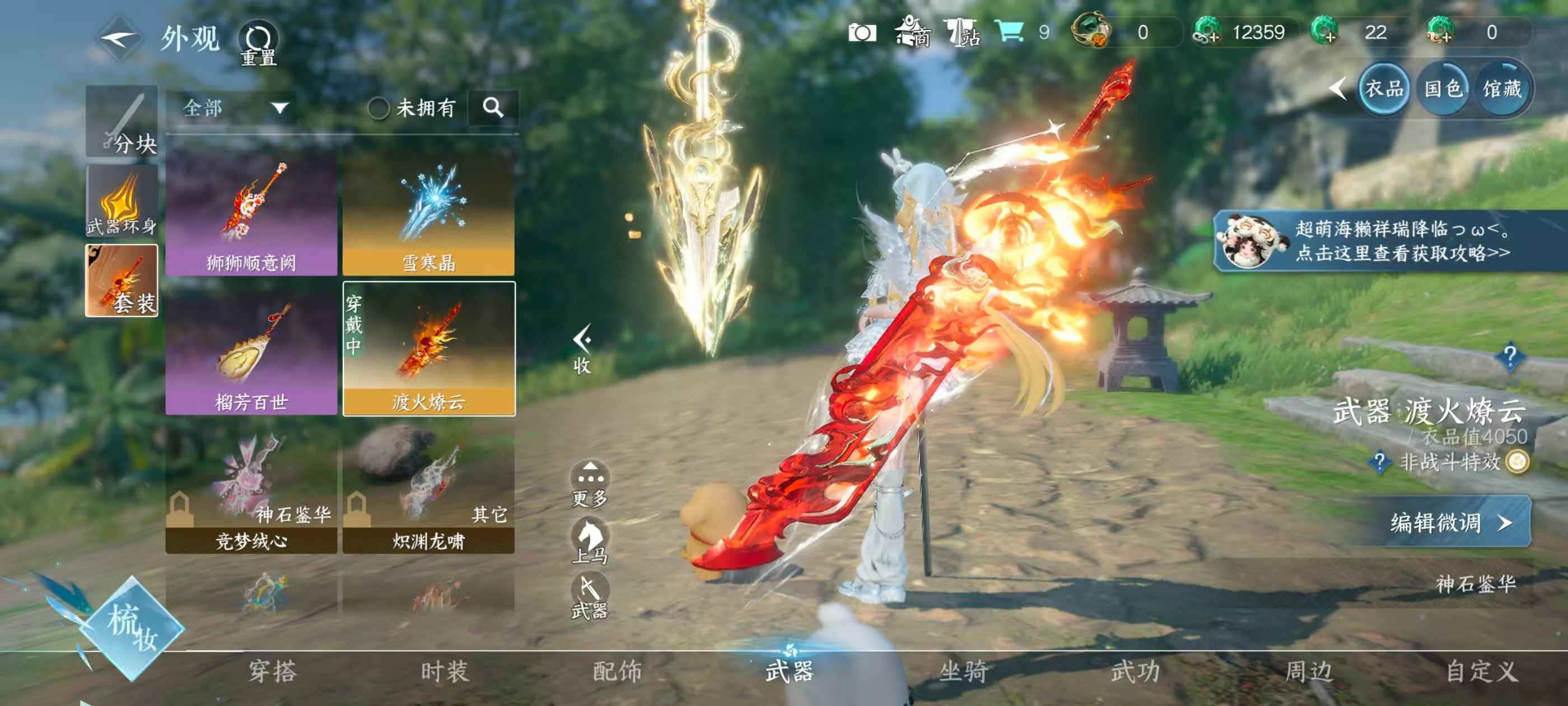
Task: Open the 更多 options button
Action: [589, 484]
